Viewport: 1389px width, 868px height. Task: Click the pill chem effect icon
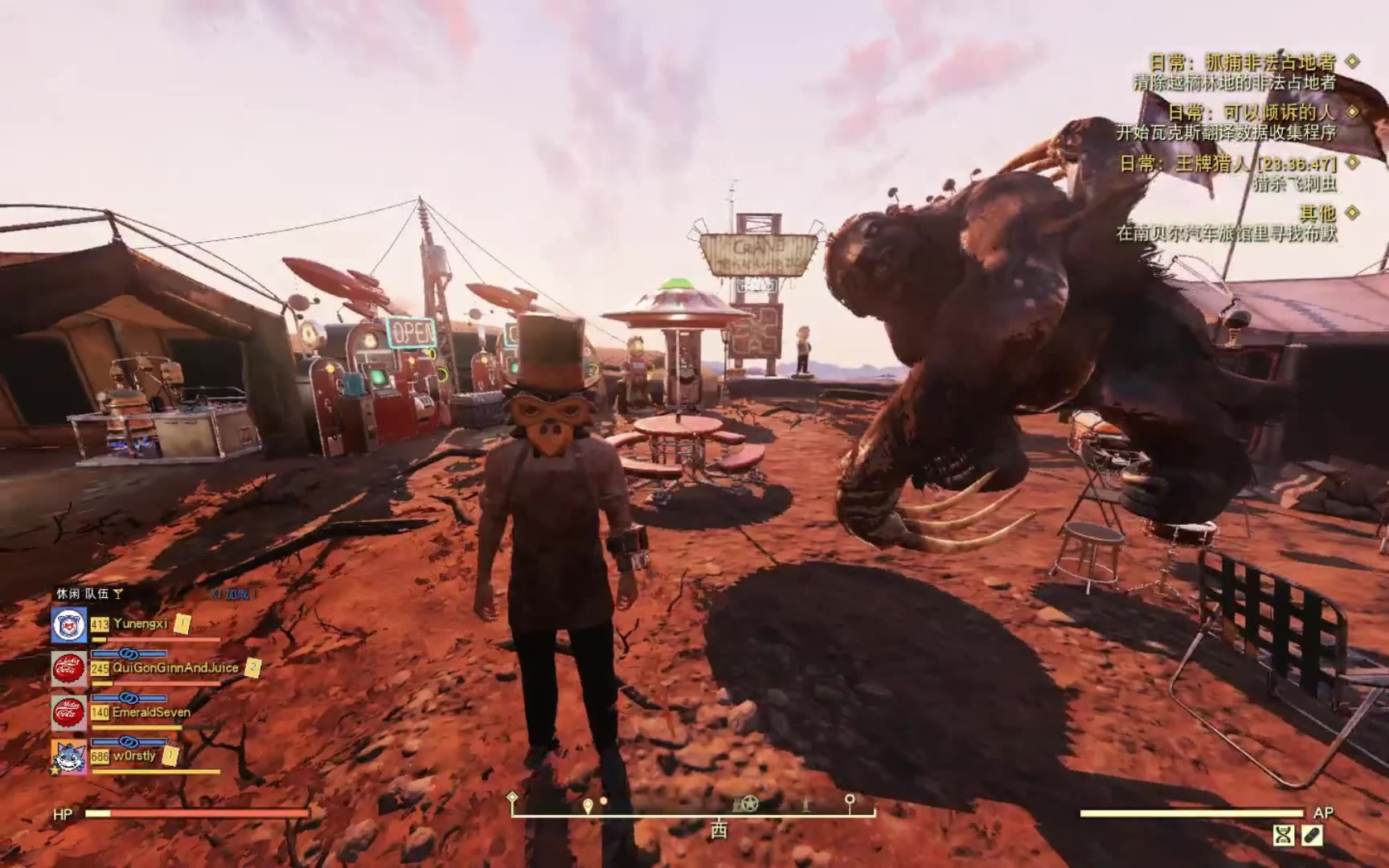[1311, 836]
